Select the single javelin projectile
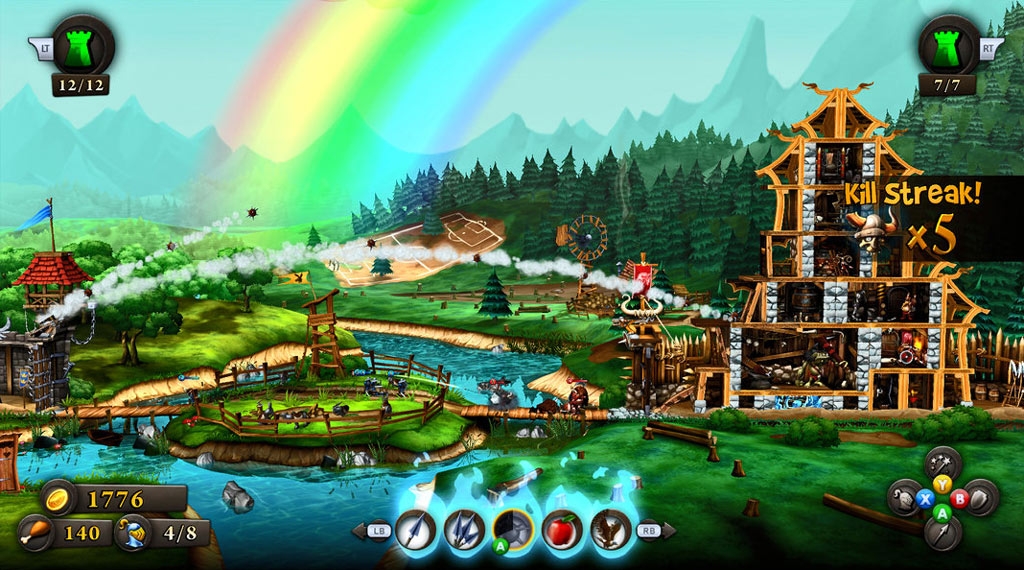Image resolution: width=1024 pixels, height=570 pixels. pyautogui.click(x=414, y=529)
